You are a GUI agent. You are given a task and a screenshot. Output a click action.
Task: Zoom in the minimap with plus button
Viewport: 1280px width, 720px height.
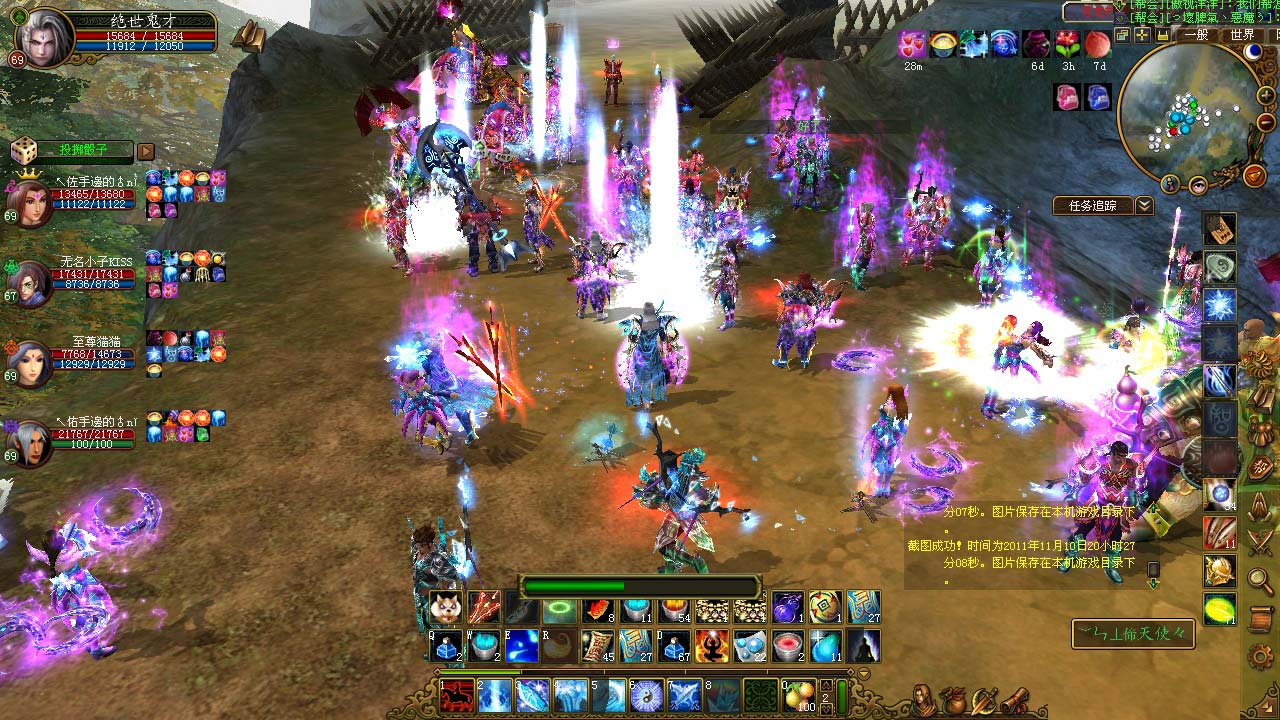coord(1266,98)
